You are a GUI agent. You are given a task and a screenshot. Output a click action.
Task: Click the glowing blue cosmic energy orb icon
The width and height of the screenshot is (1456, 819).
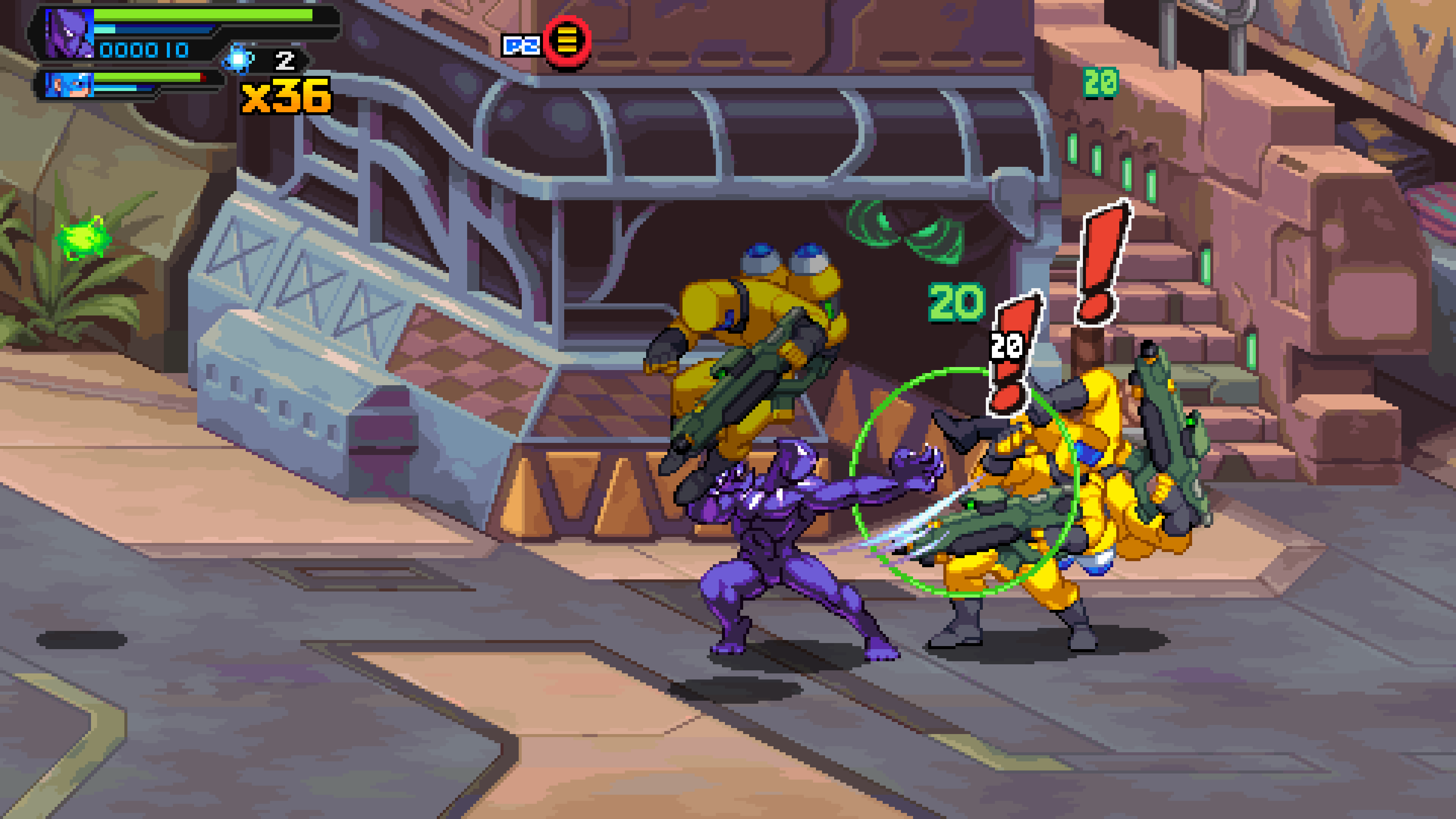pyautogui.click(x=238, y=60)
